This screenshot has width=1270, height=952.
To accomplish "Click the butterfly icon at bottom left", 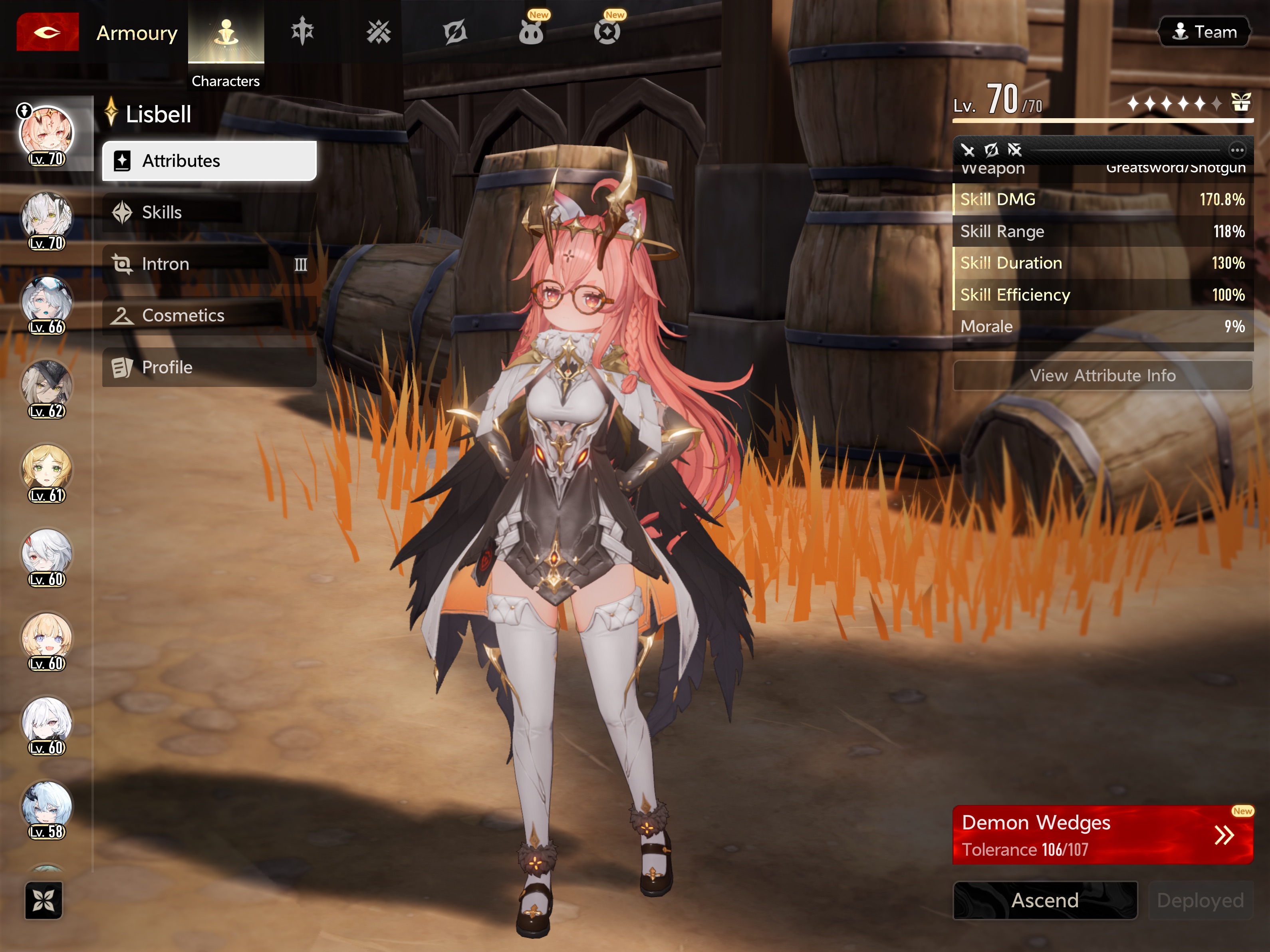I will [x=44, y=900].
